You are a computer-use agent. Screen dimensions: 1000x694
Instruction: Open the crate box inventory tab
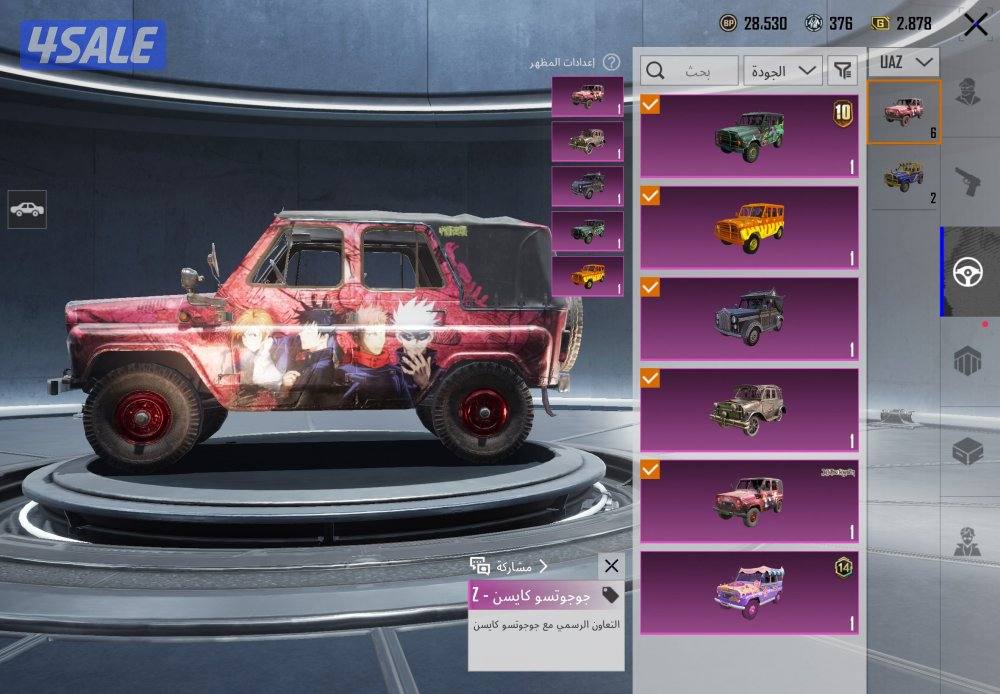(x=968, y=452)
